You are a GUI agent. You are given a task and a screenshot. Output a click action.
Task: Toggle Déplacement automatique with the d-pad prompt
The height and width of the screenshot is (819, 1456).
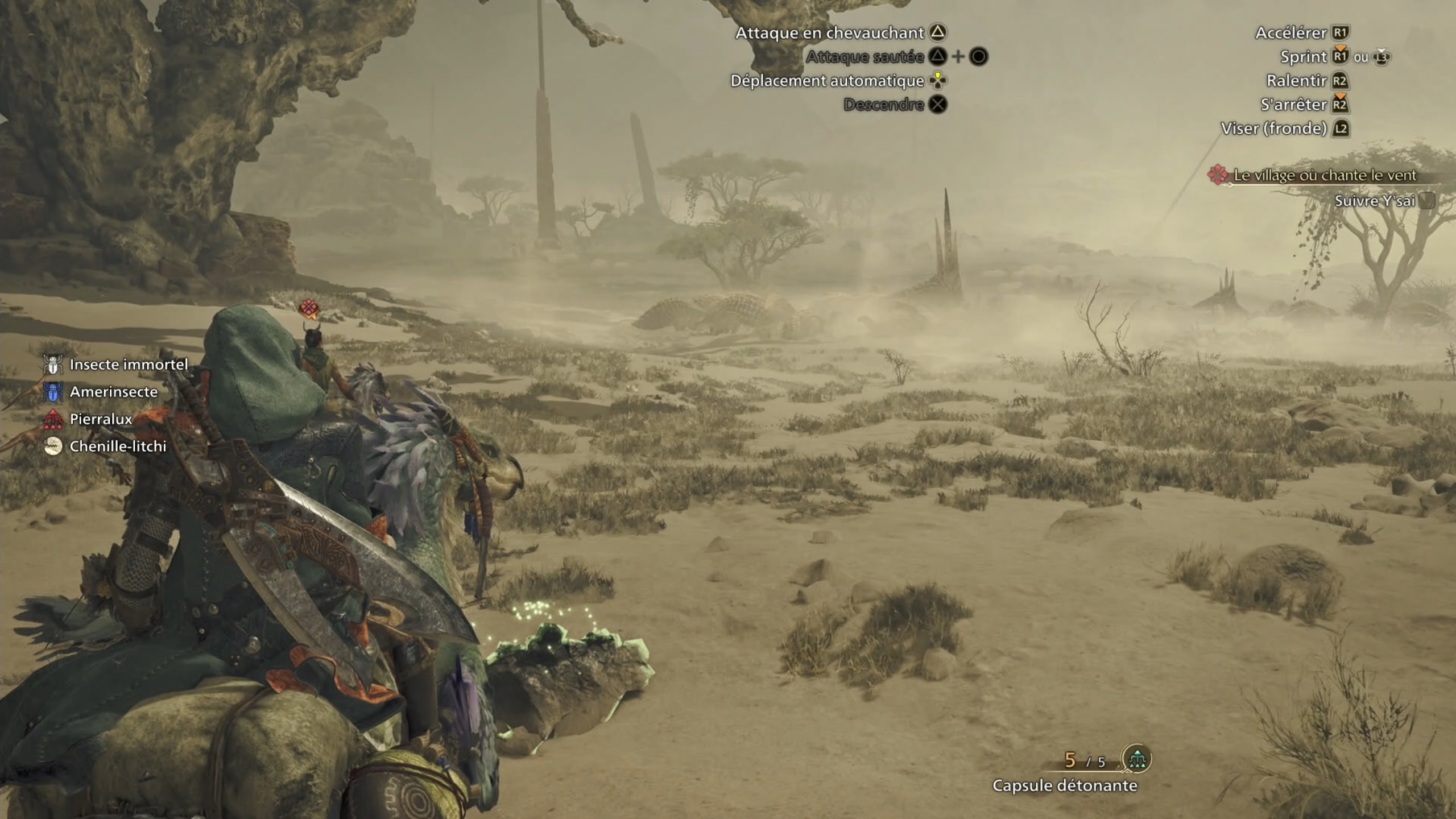tap(938, 81)
